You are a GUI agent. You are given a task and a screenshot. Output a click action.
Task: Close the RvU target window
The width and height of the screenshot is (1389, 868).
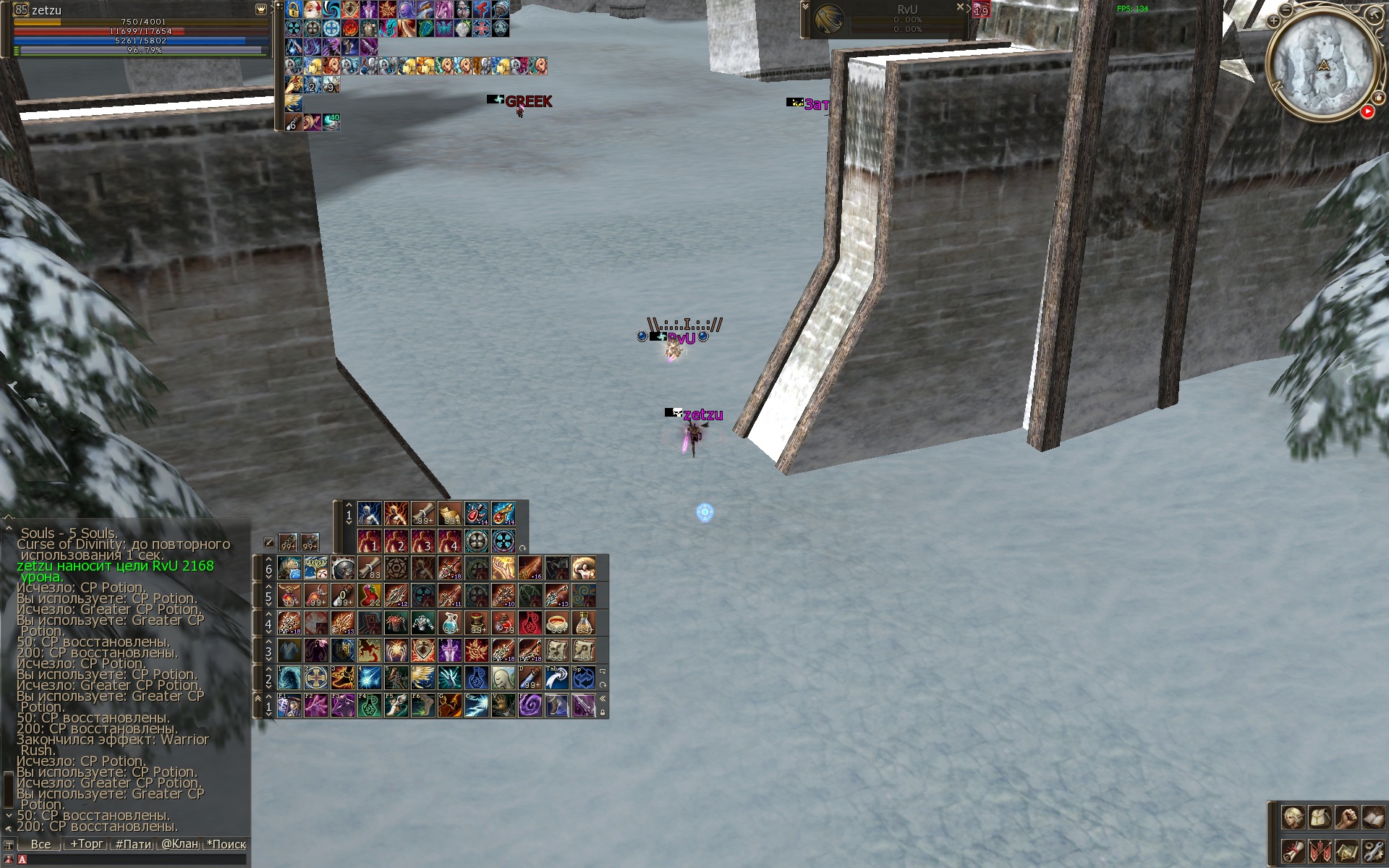[x=960, y=7]
